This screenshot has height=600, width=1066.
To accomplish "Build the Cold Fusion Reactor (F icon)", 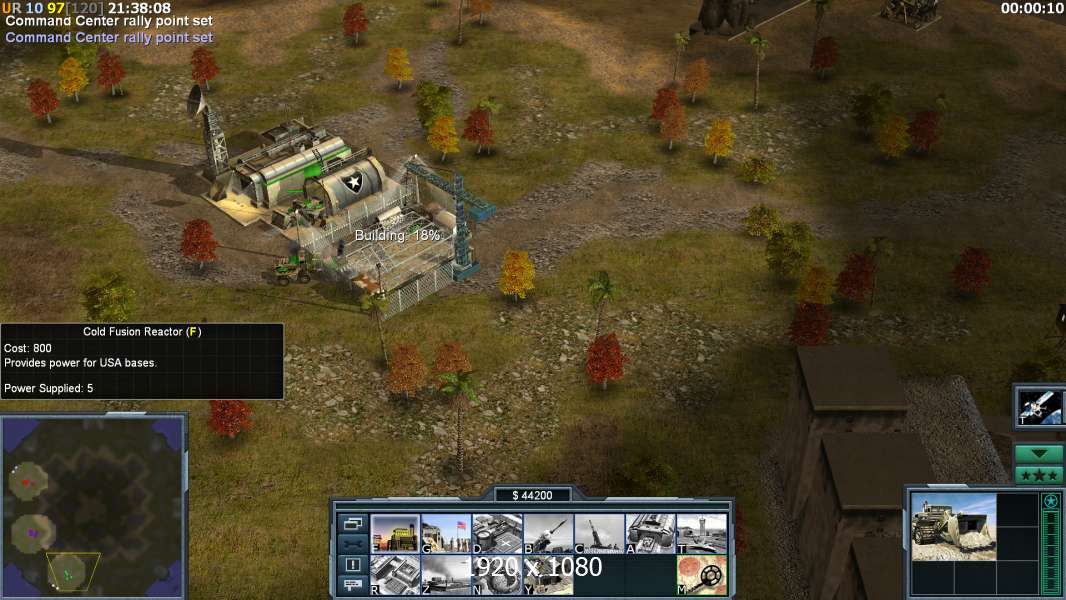I will coord(395,533).
